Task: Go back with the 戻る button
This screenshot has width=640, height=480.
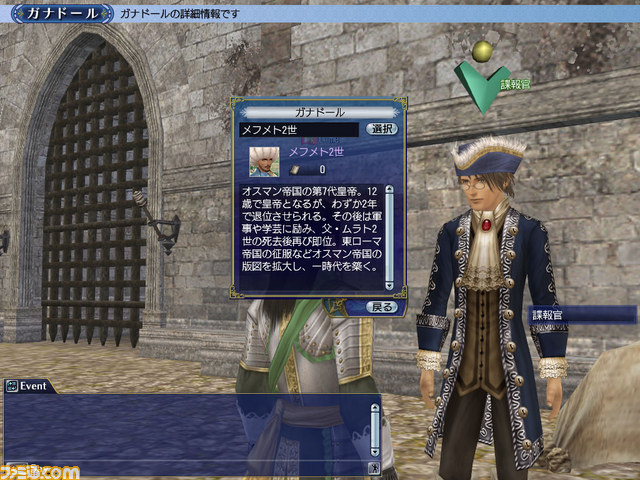Action: pos(382,307)
